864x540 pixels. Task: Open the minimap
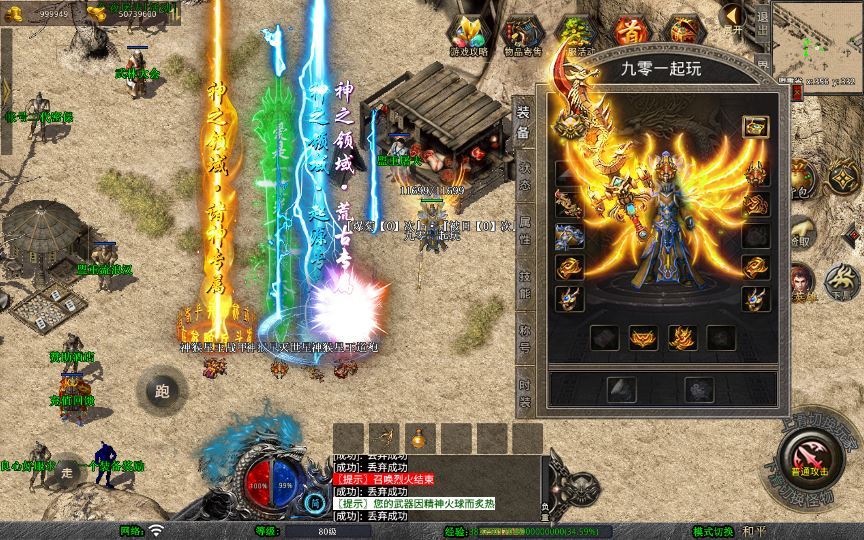(818, 38)
